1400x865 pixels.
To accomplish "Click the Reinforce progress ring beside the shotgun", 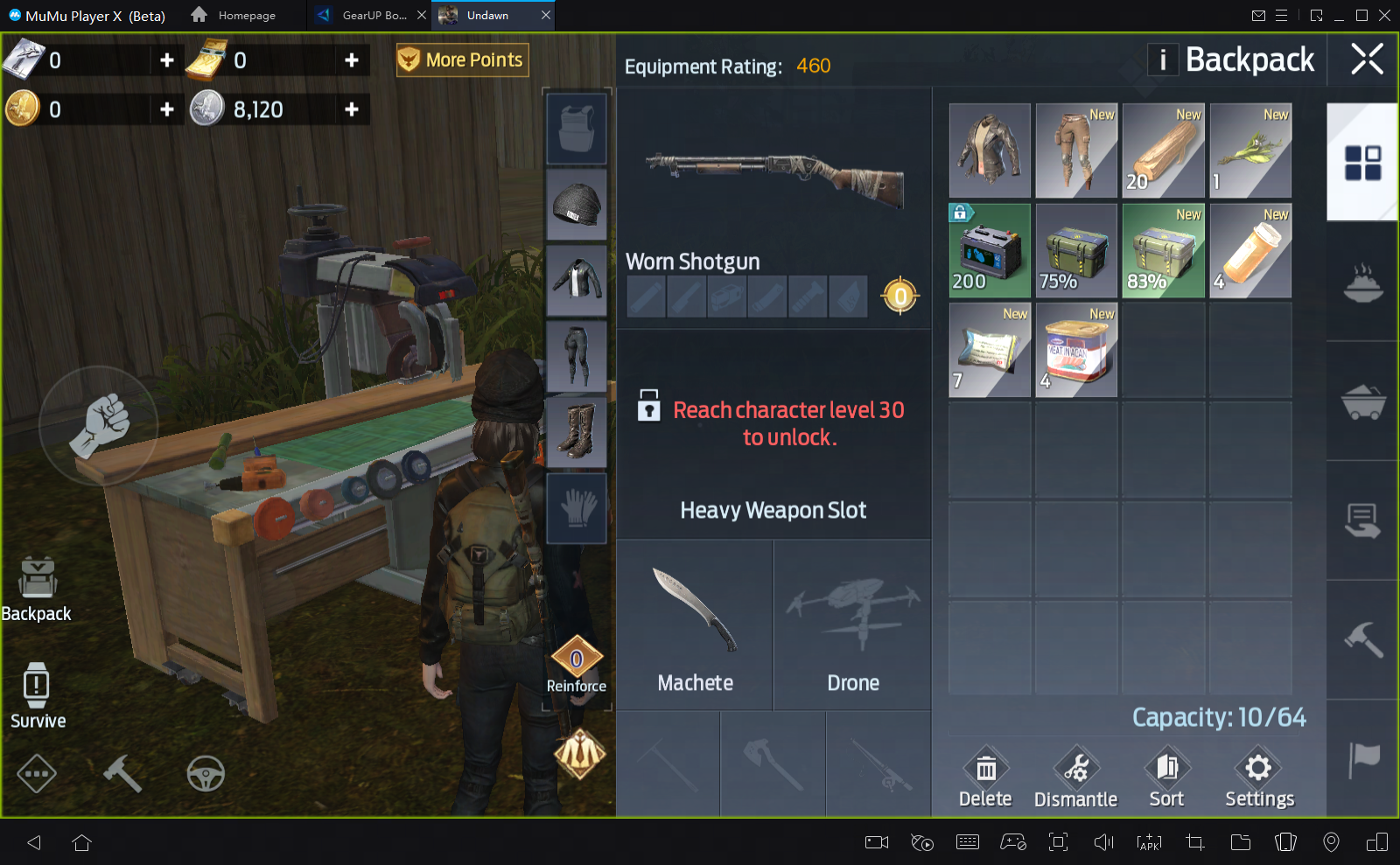I will 900,296.
